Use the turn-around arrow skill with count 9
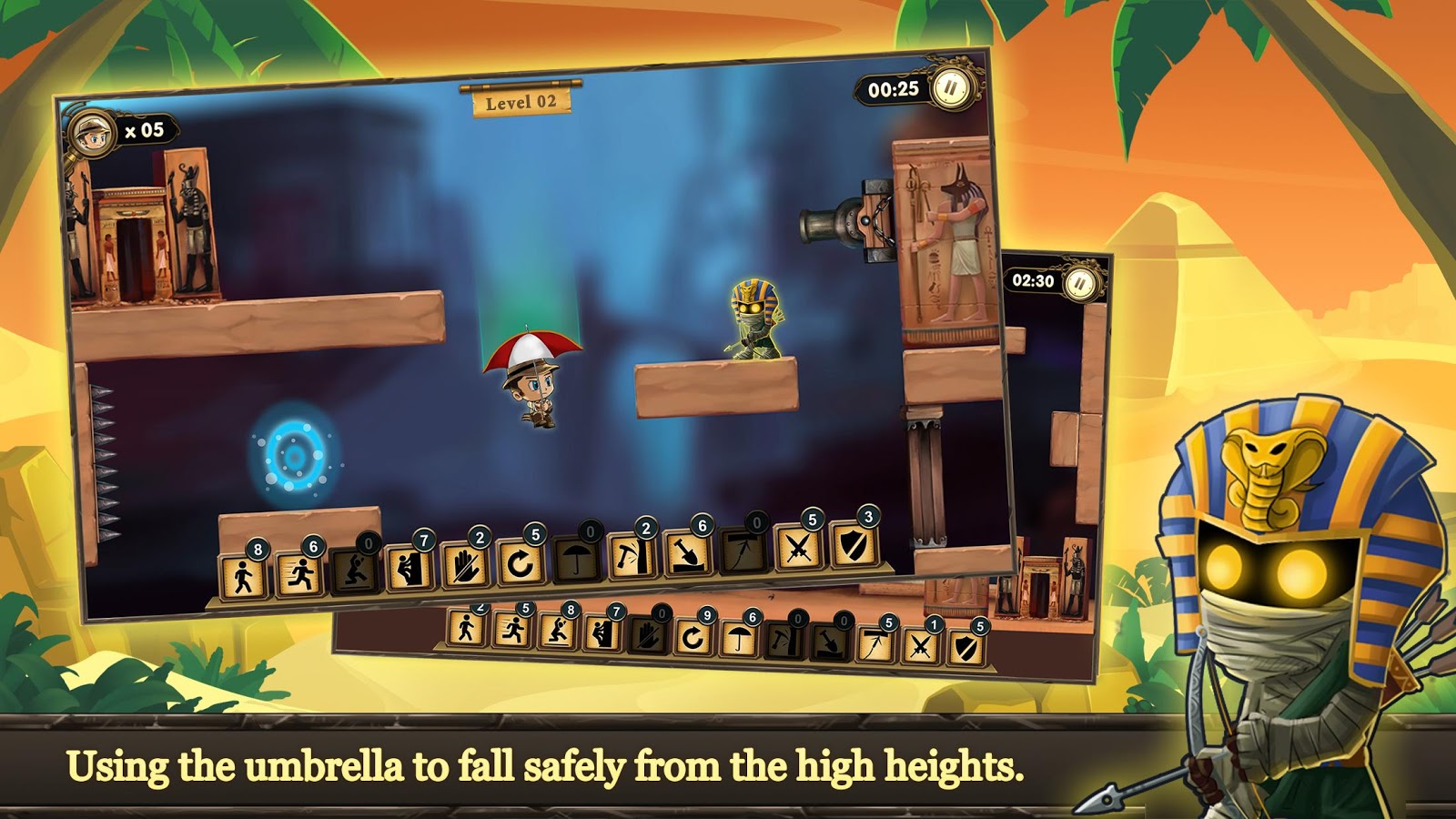1456x819 pixels. 693,637
